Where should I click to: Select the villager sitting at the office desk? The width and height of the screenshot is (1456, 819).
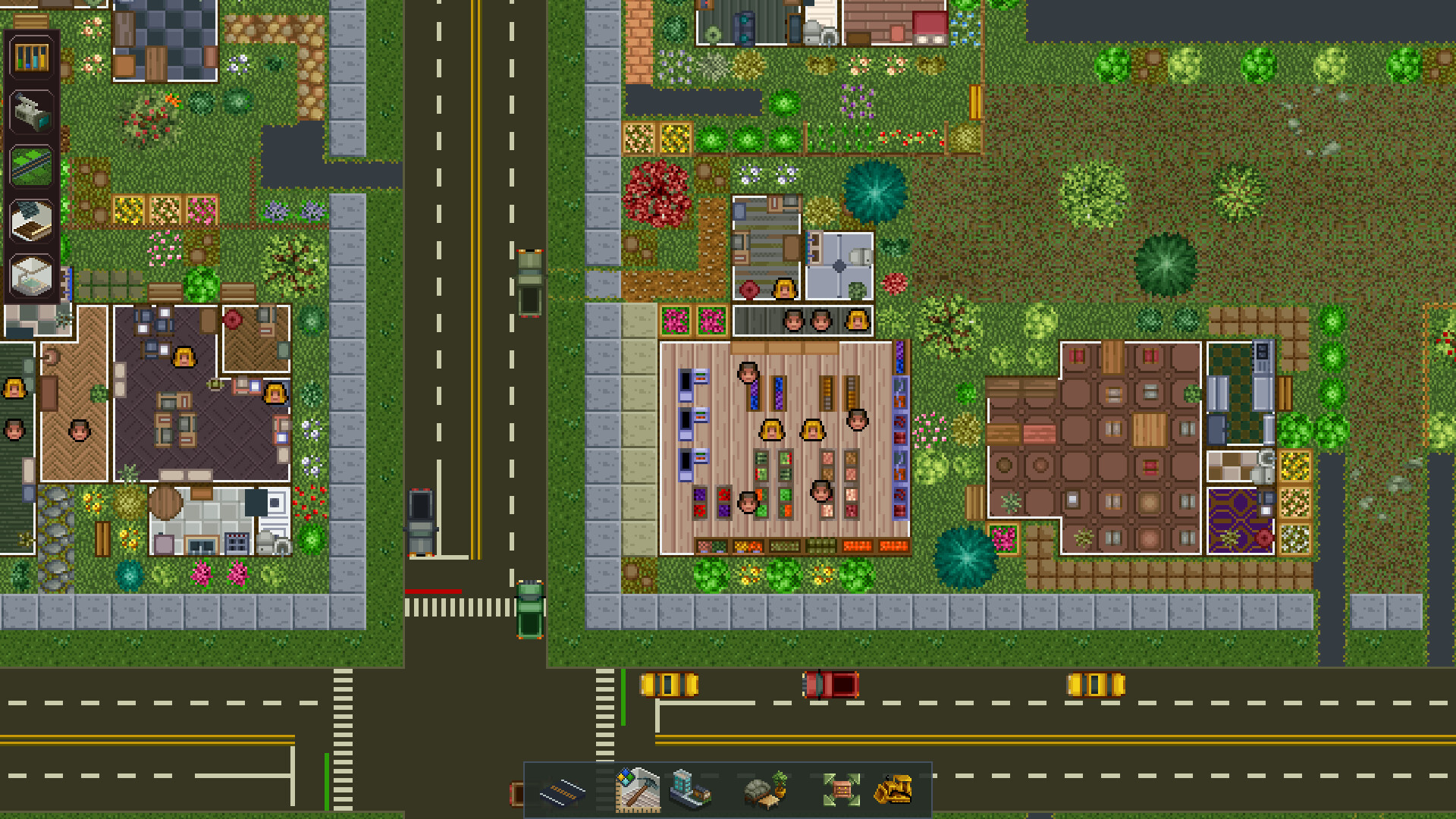[x=184, y=358]
